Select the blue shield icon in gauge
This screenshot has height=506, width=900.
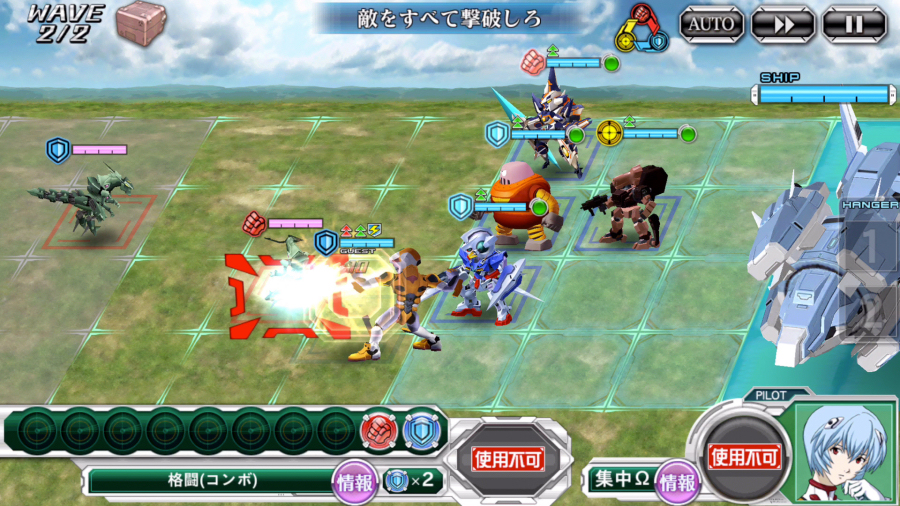419,430
